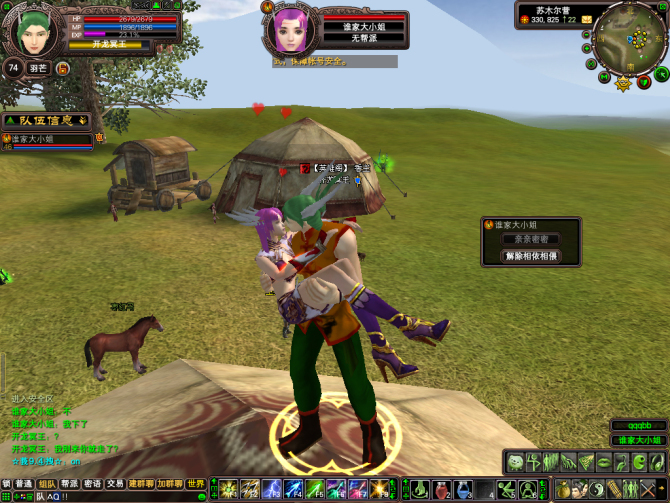Viewport: 670px width, 503px height.
Task: Click the 亲亲密密 button
Action: click(531, 240)
